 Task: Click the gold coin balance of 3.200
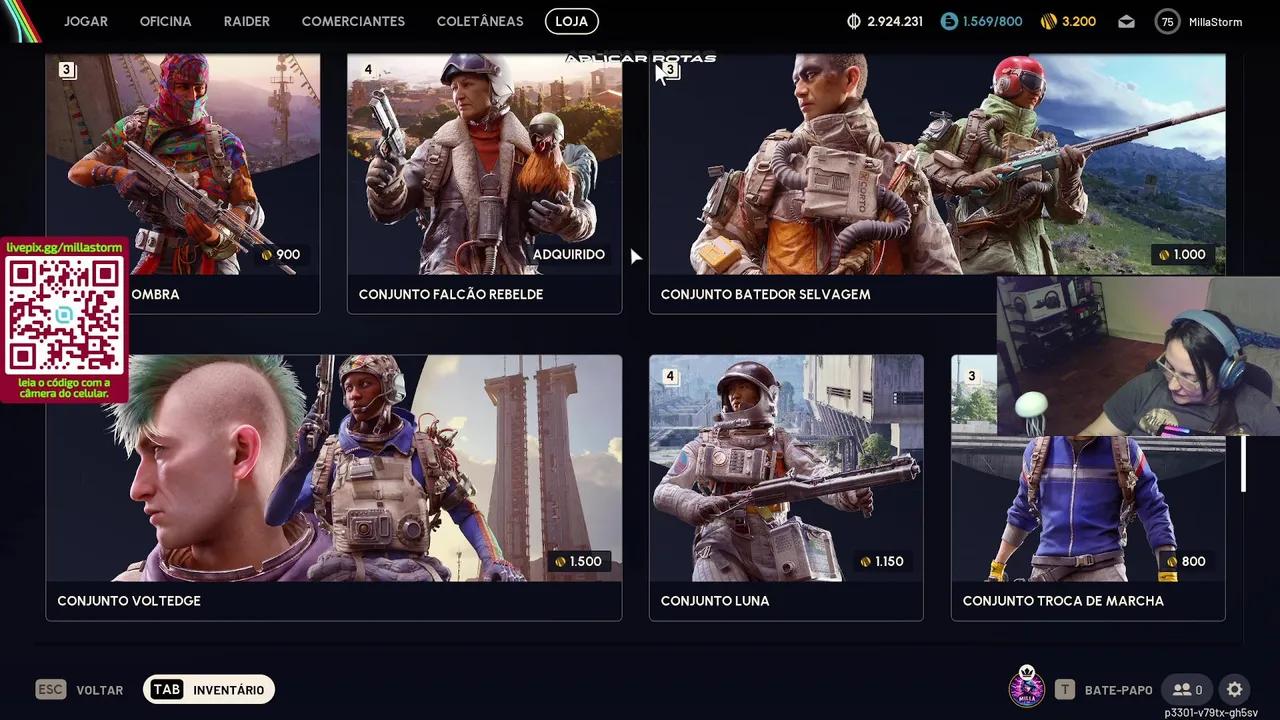pos(1068,21)
